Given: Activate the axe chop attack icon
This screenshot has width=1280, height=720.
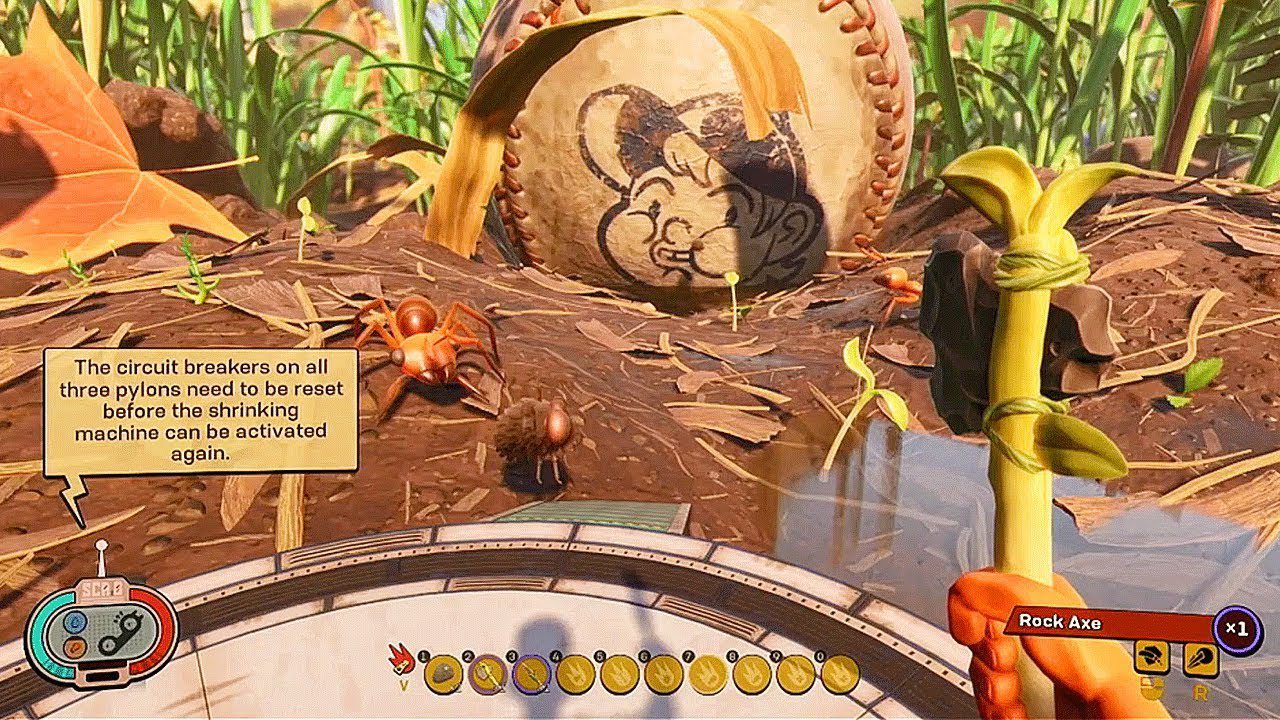Looking at the screenshot, I should pyautogui.click(x=1152, y=657).
